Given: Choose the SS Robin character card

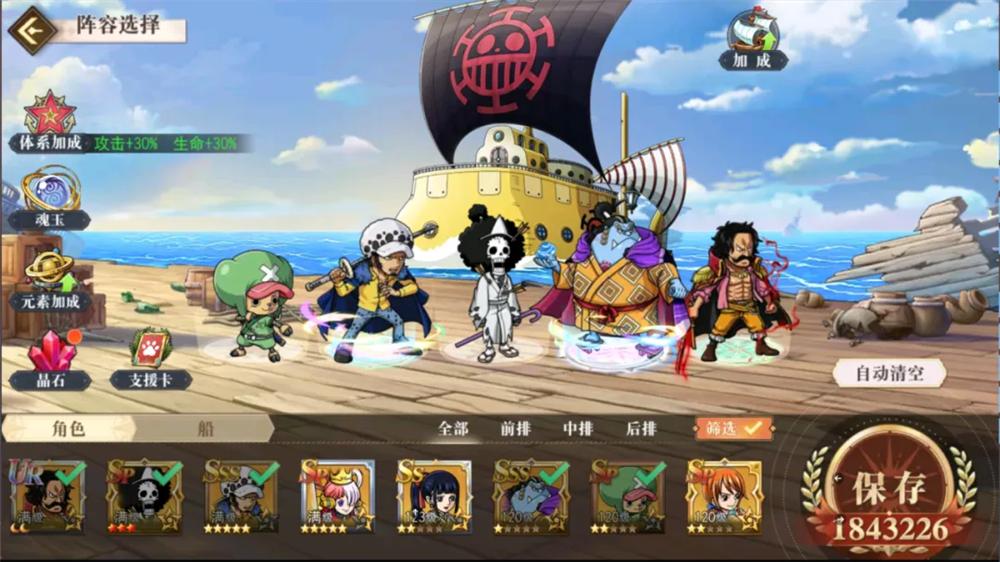Looking at the screenshot, I should coord(433,497).
